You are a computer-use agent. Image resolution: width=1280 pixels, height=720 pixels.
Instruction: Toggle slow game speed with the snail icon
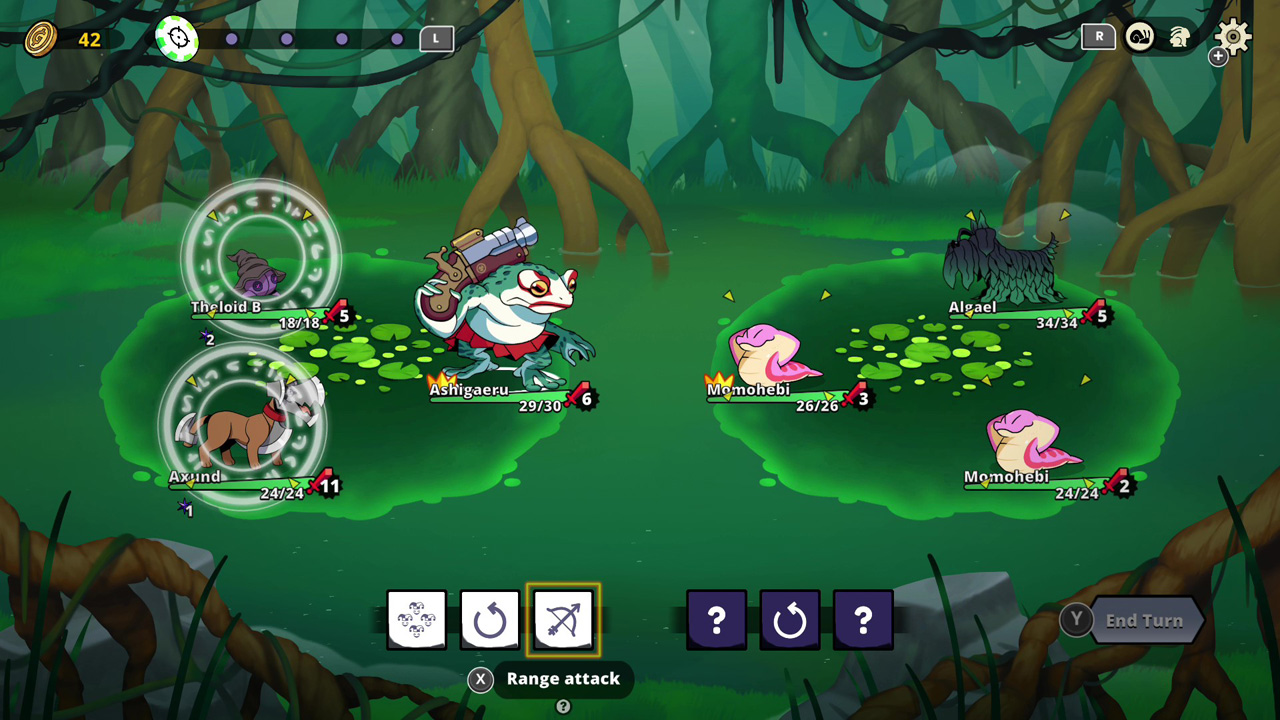pos(1140,36)
